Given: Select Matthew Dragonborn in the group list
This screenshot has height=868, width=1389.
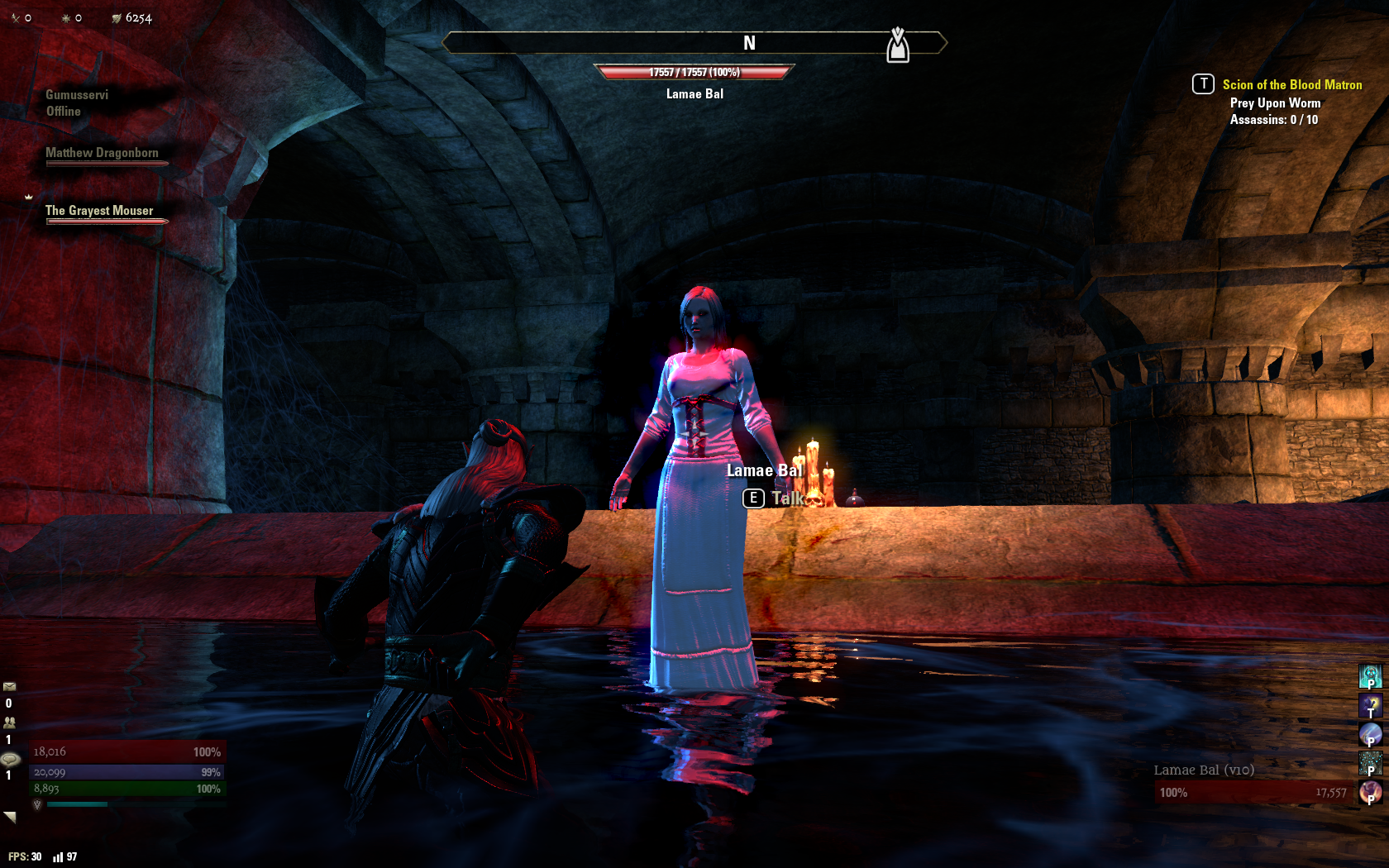Looking at the screenshot, I should [x=102, y=153].
